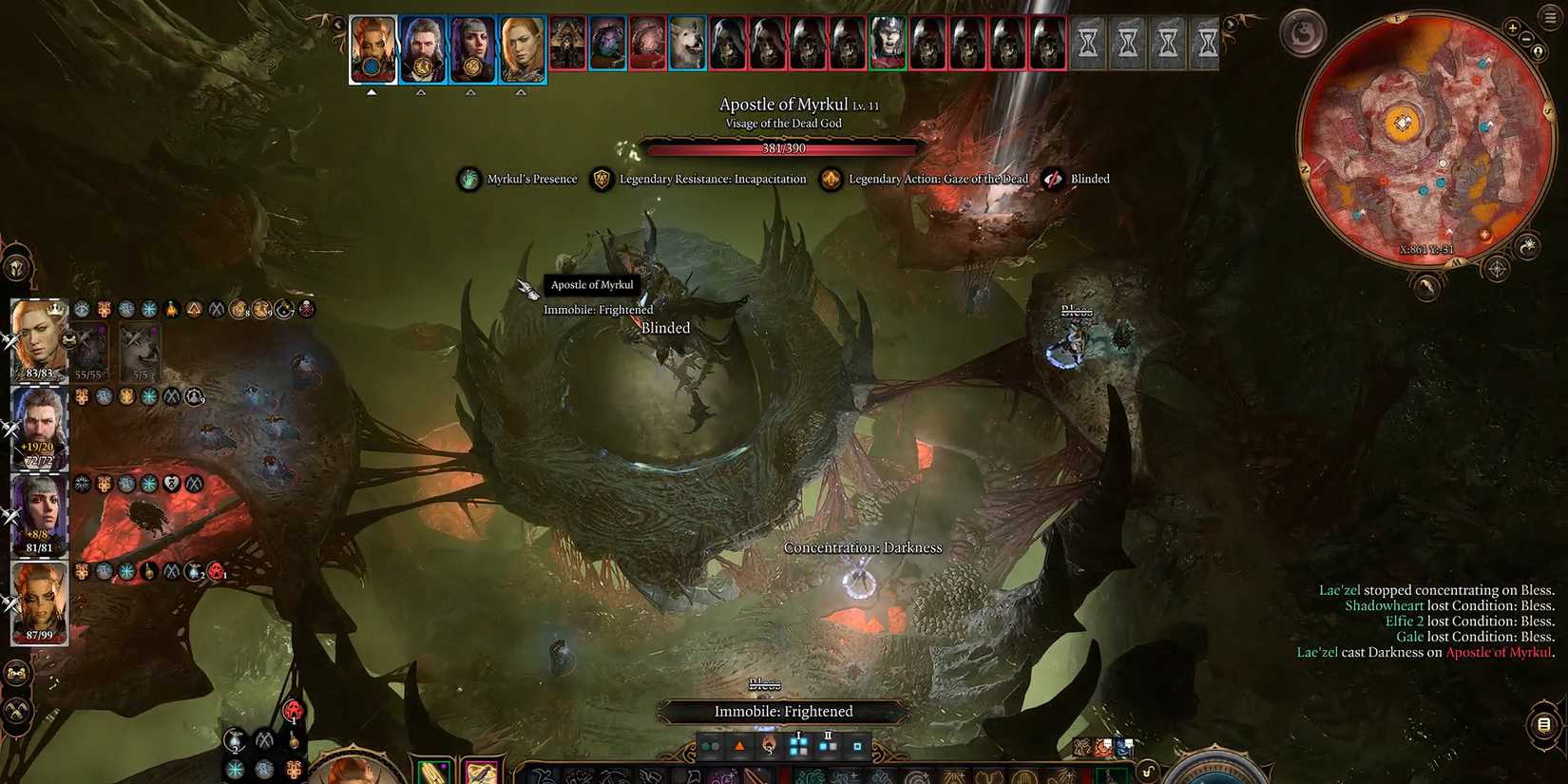
Task: Click the center-on-character icon below the minimap zoom
Action: [x=1539, y=52]
